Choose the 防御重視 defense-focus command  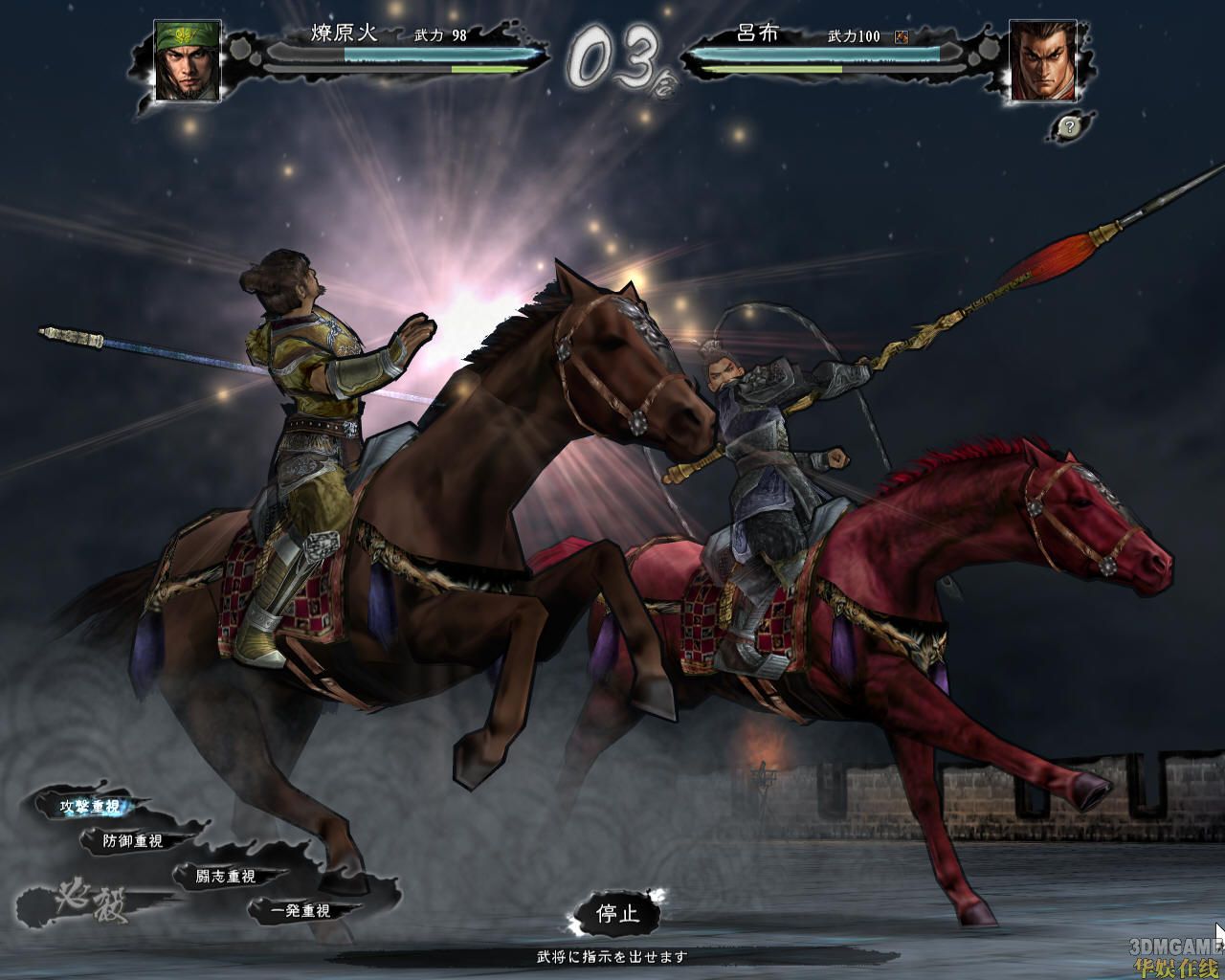click(x=133, y=841)
